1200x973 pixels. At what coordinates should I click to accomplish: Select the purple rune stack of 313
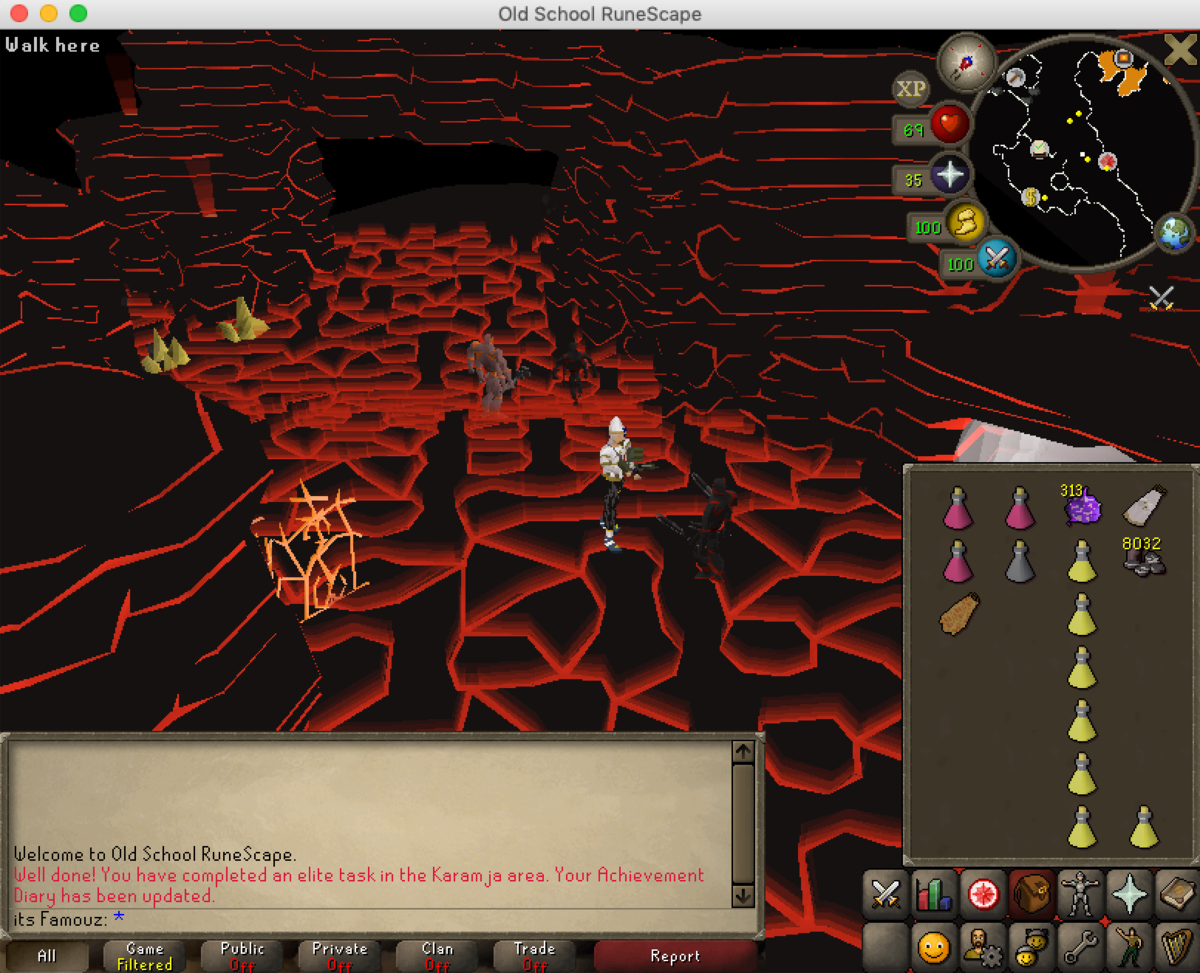[x=1081, y=506]
